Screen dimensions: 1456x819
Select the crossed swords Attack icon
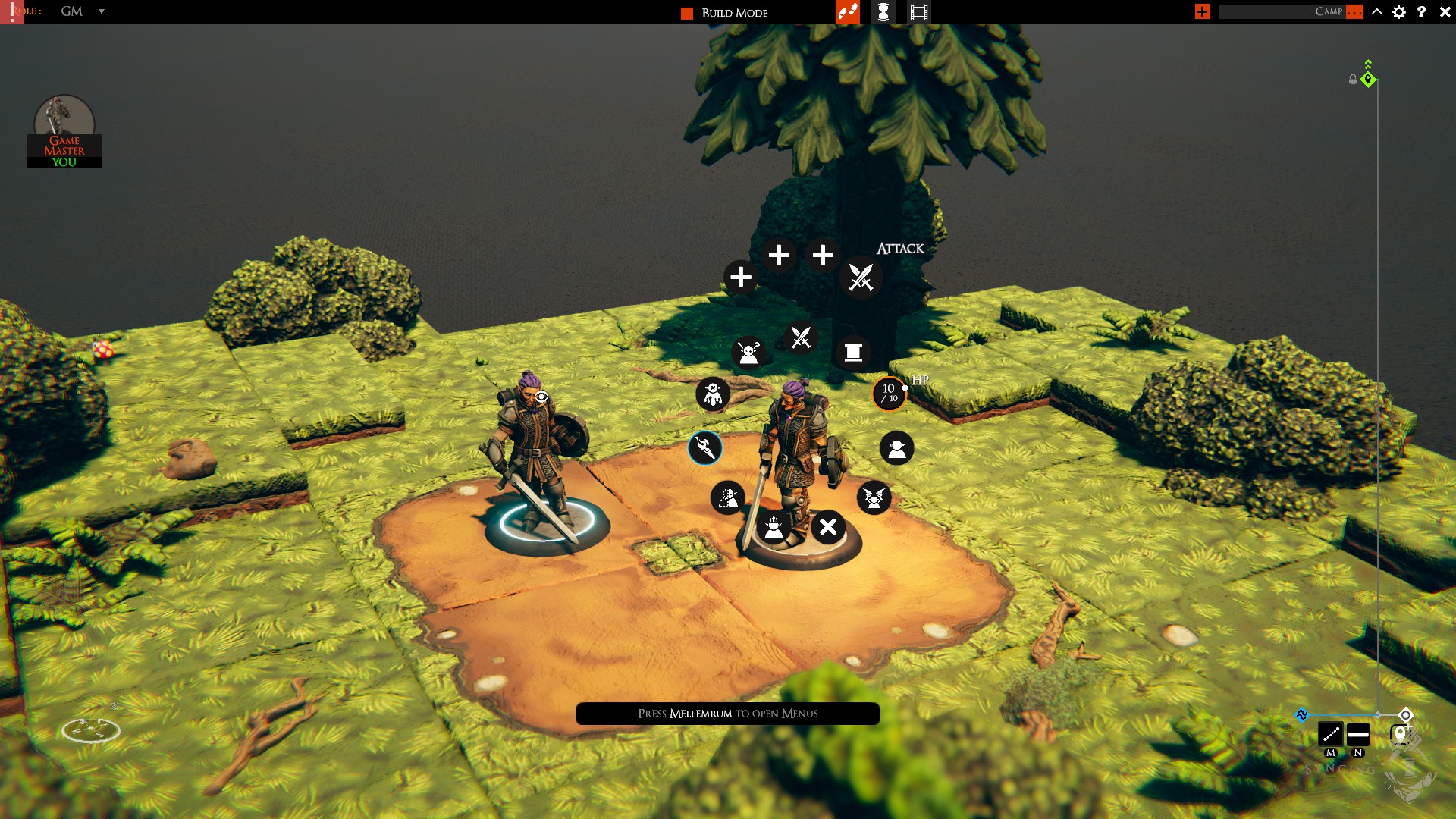[861, 278]
